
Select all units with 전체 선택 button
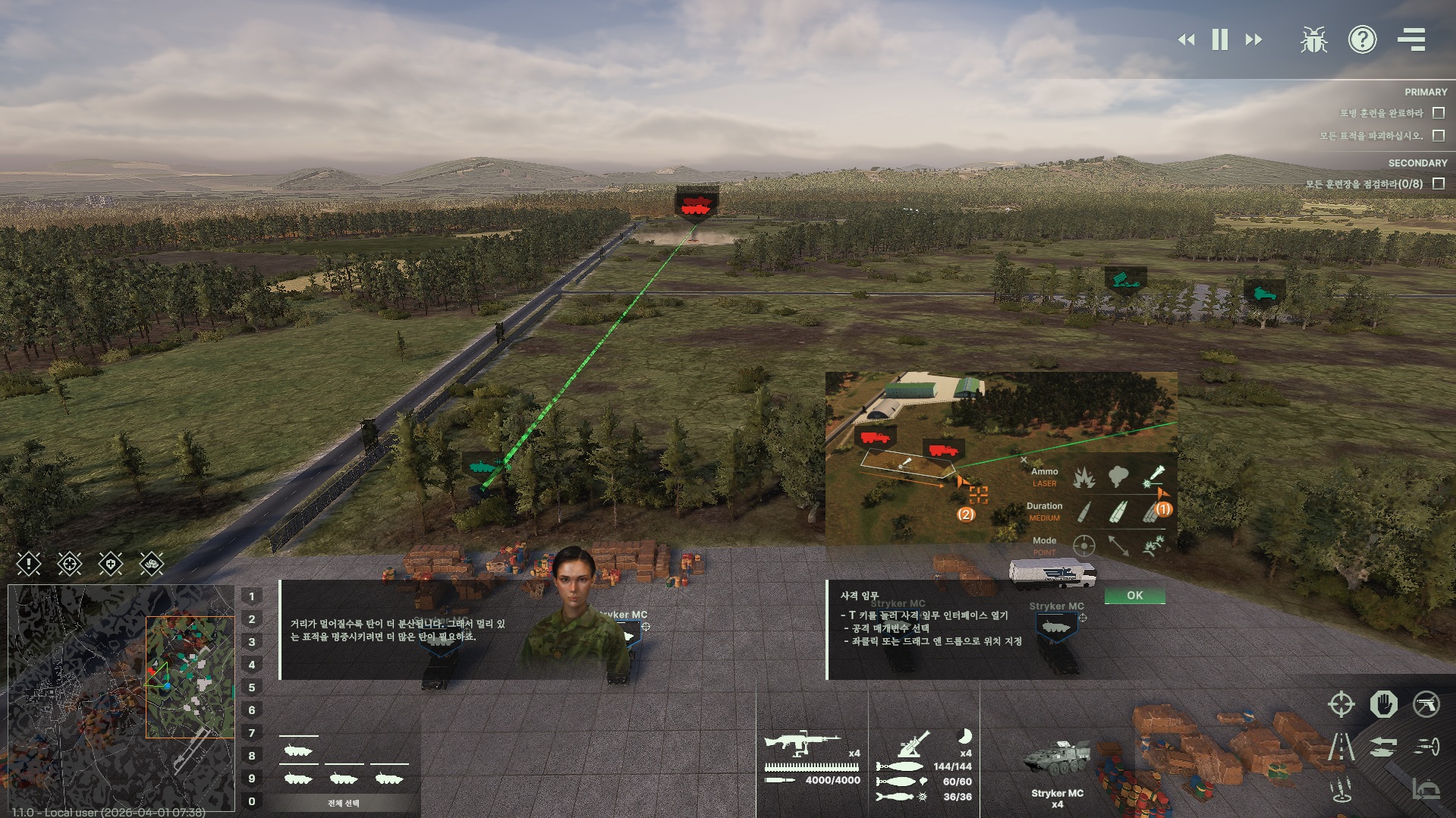coord(344,803)
